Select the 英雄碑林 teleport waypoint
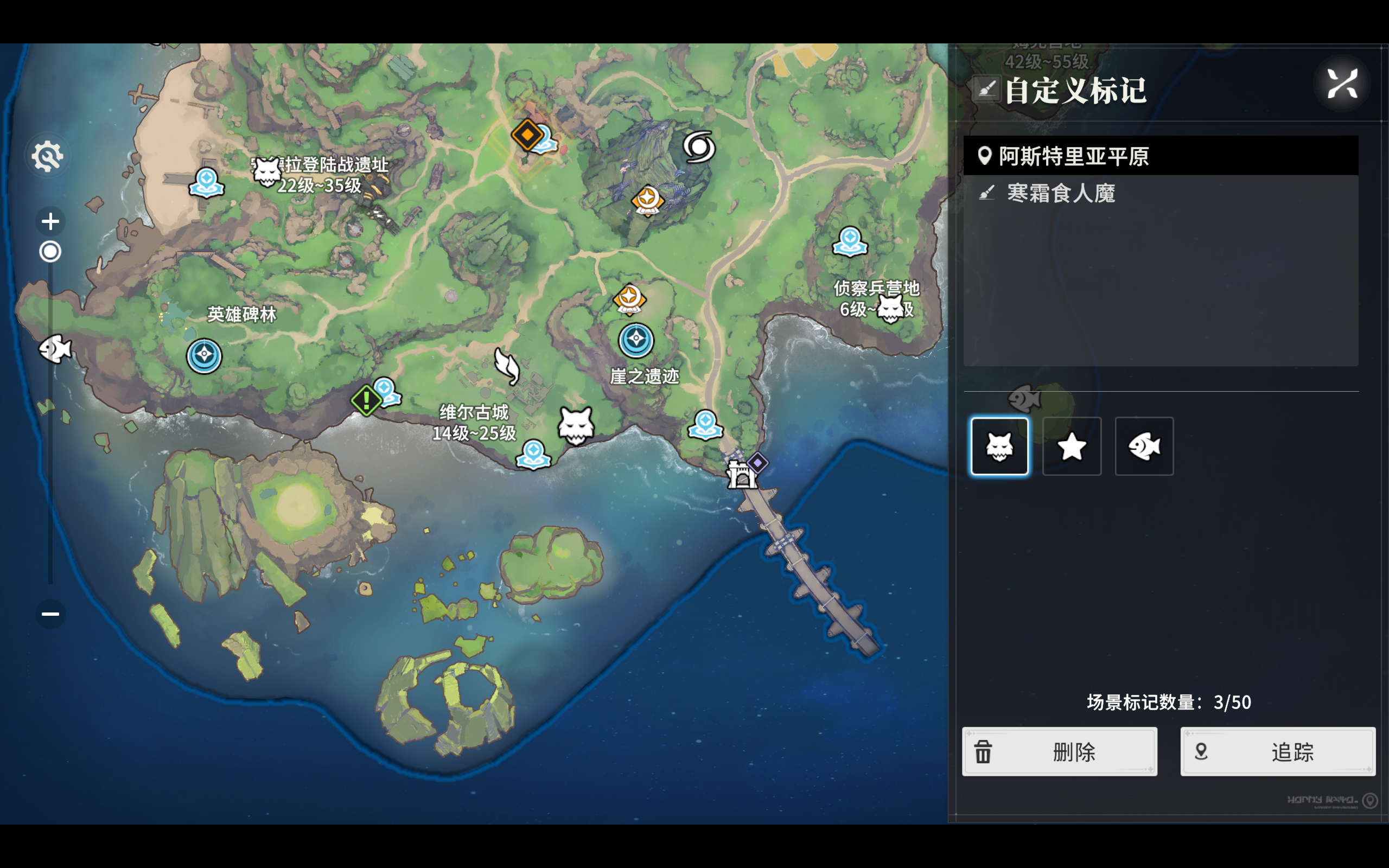 point(204,355)
